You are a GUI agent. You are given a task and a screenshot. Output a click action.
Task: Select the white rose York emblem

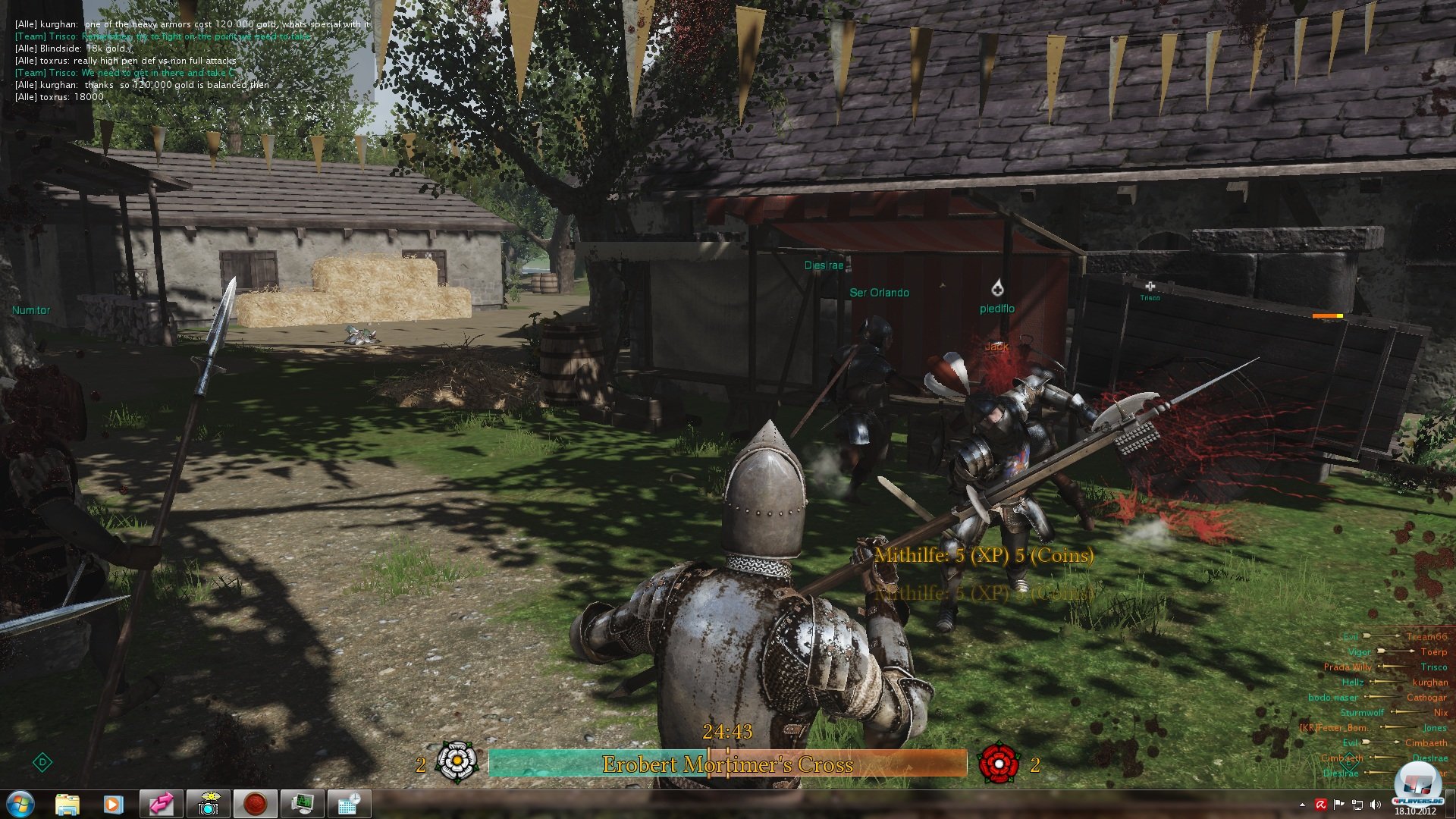point(457,762)
